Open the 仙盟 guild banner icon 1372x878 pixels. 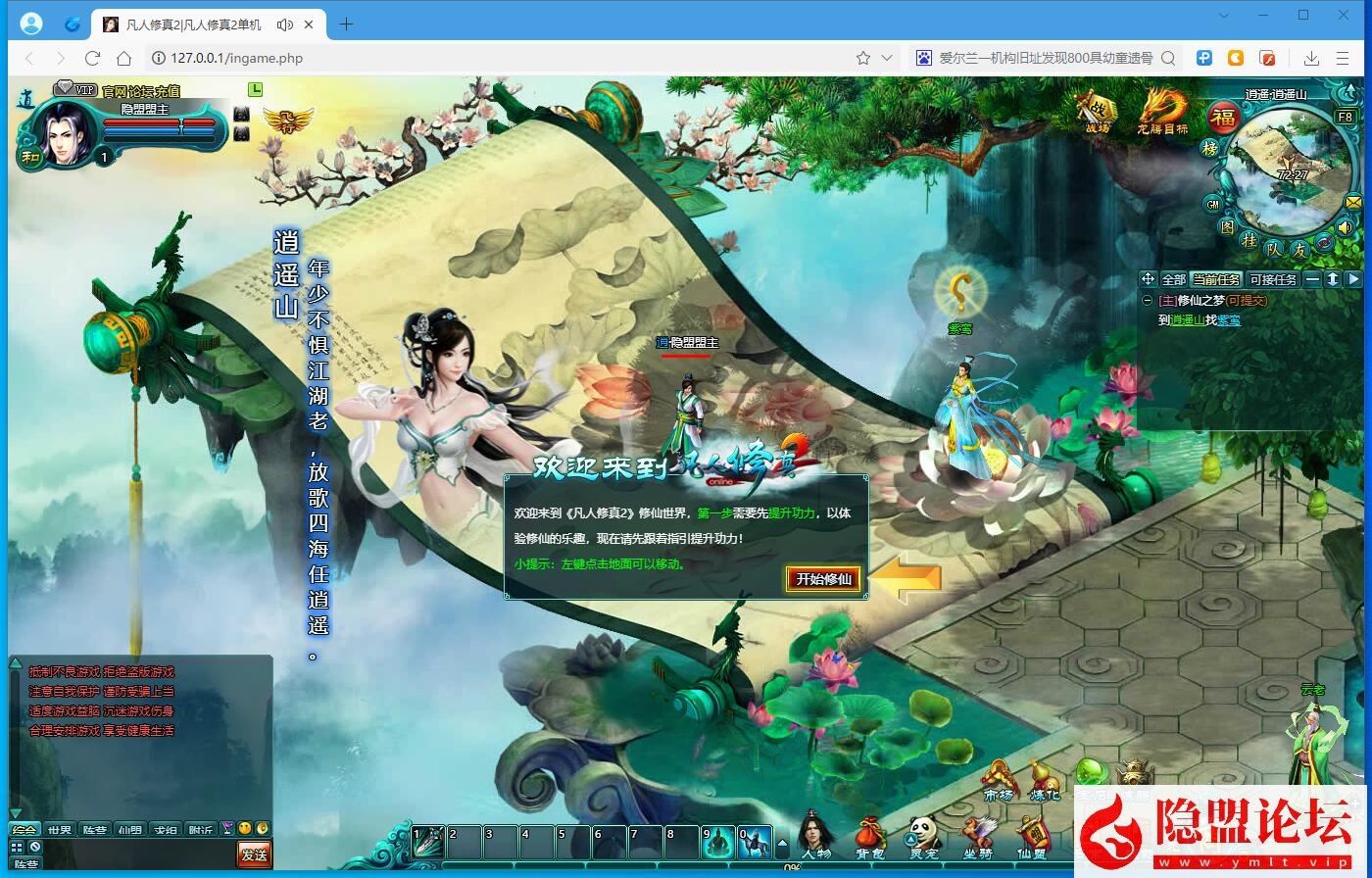click(x=1035, y=830)
